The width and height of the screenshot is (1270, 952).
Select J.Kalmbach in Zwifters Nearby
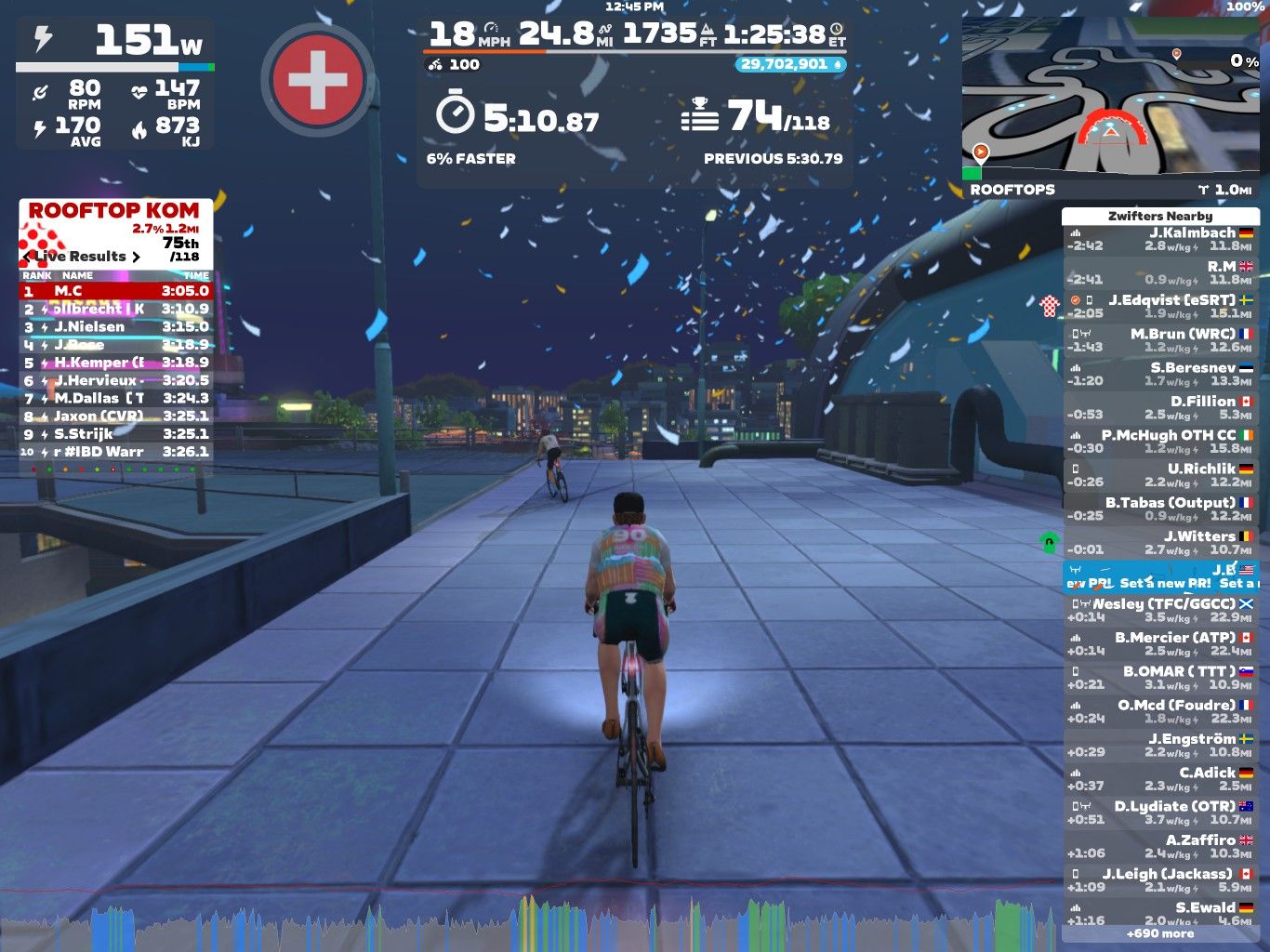1159,239
